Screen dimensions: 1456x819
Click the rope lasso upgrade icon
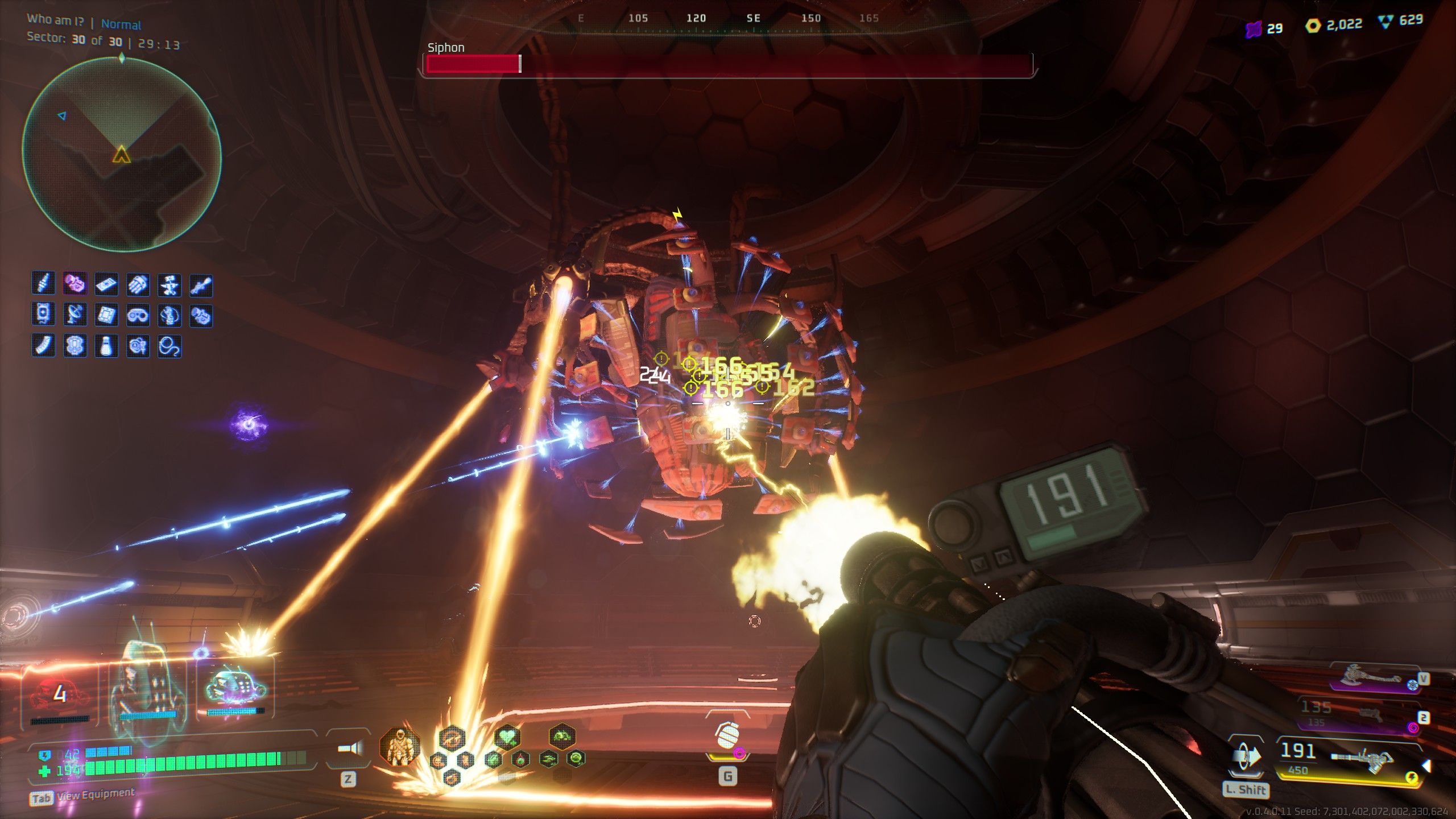coord(169,345)
